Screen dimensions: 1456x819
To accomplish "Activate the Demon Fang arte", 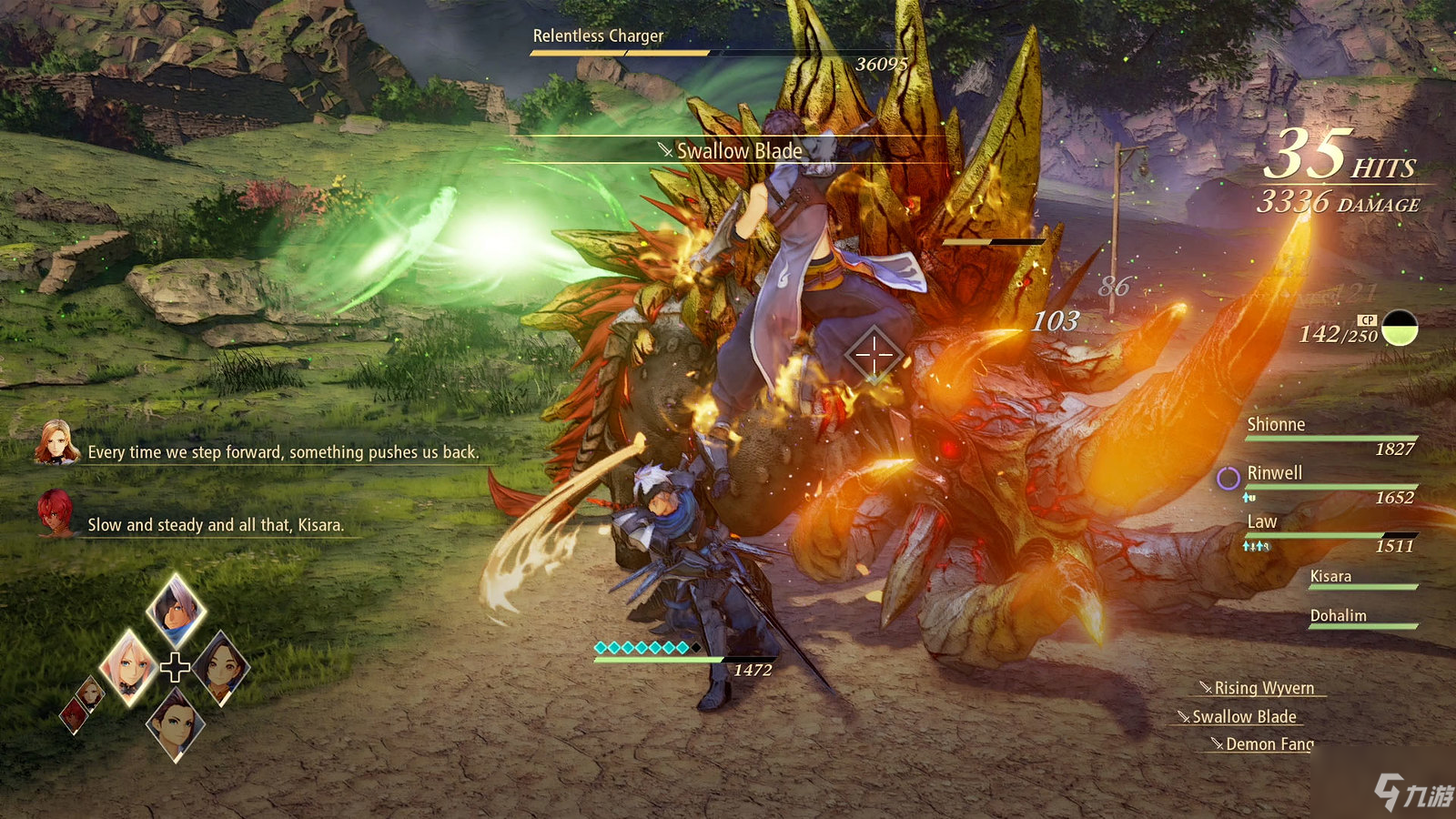I will pos(1269,744).
